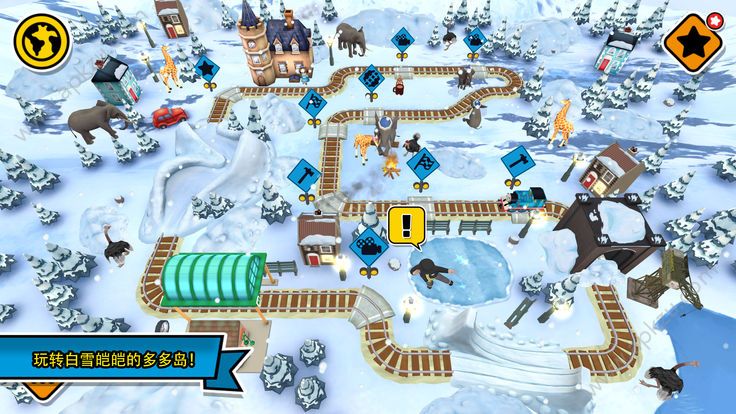736x414 pixels.
Task: Select the checkered flag sign by the campfire
Action: coord(424,161)
